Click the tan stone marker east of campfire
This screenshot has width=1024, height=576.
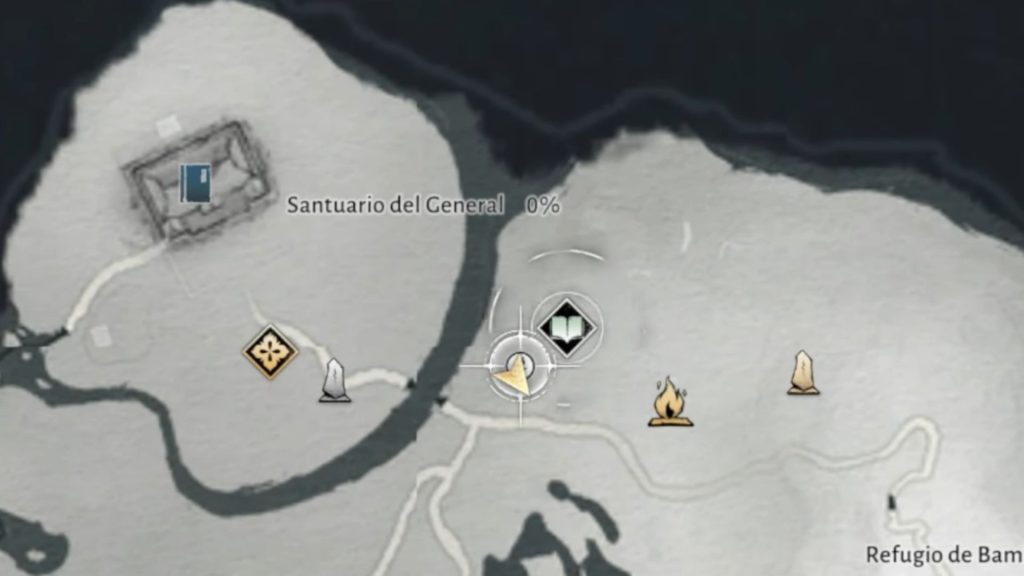tap(802, 372)
